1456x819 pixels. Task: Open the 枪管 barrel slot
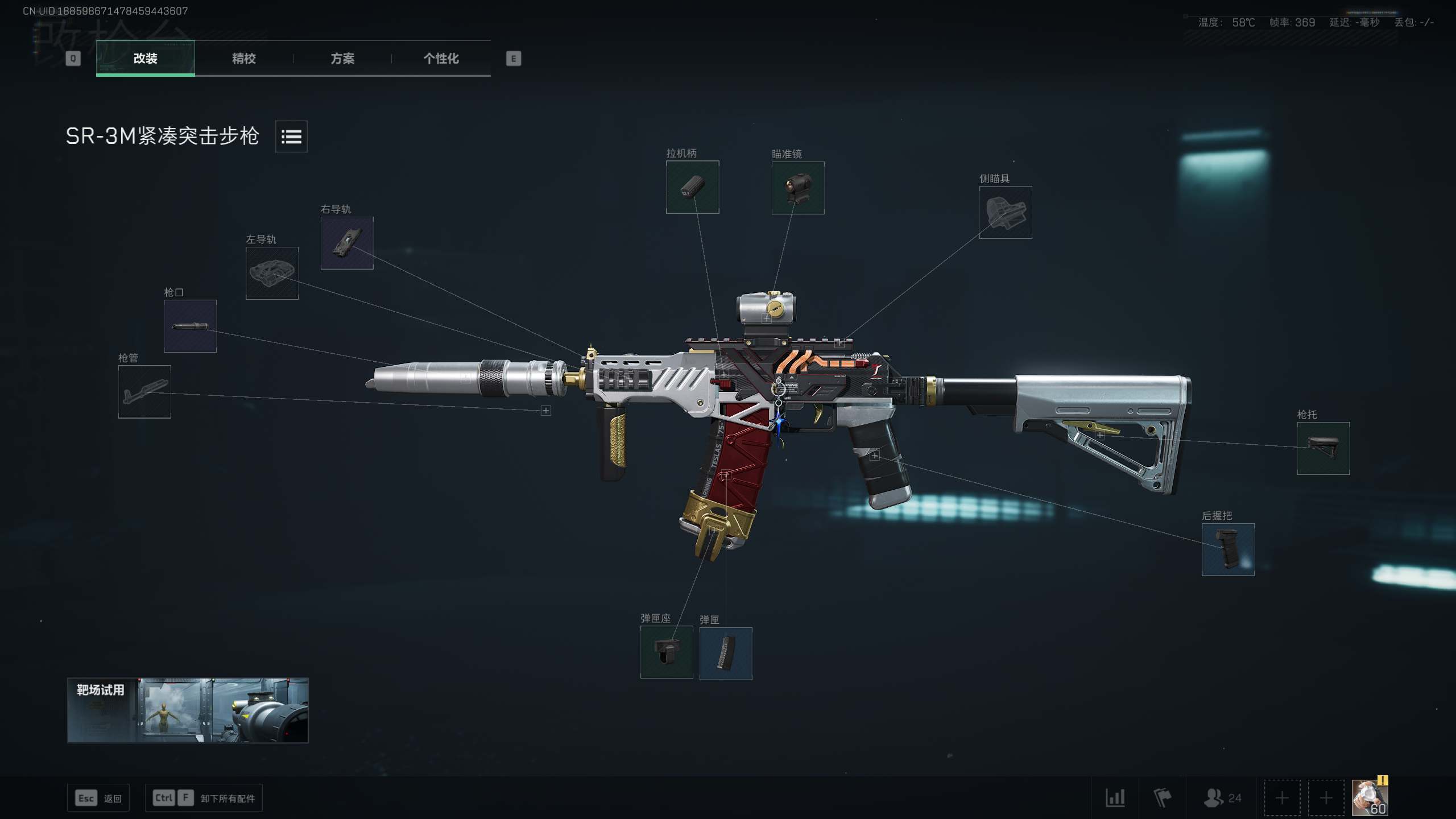click(x=144, y=392)
